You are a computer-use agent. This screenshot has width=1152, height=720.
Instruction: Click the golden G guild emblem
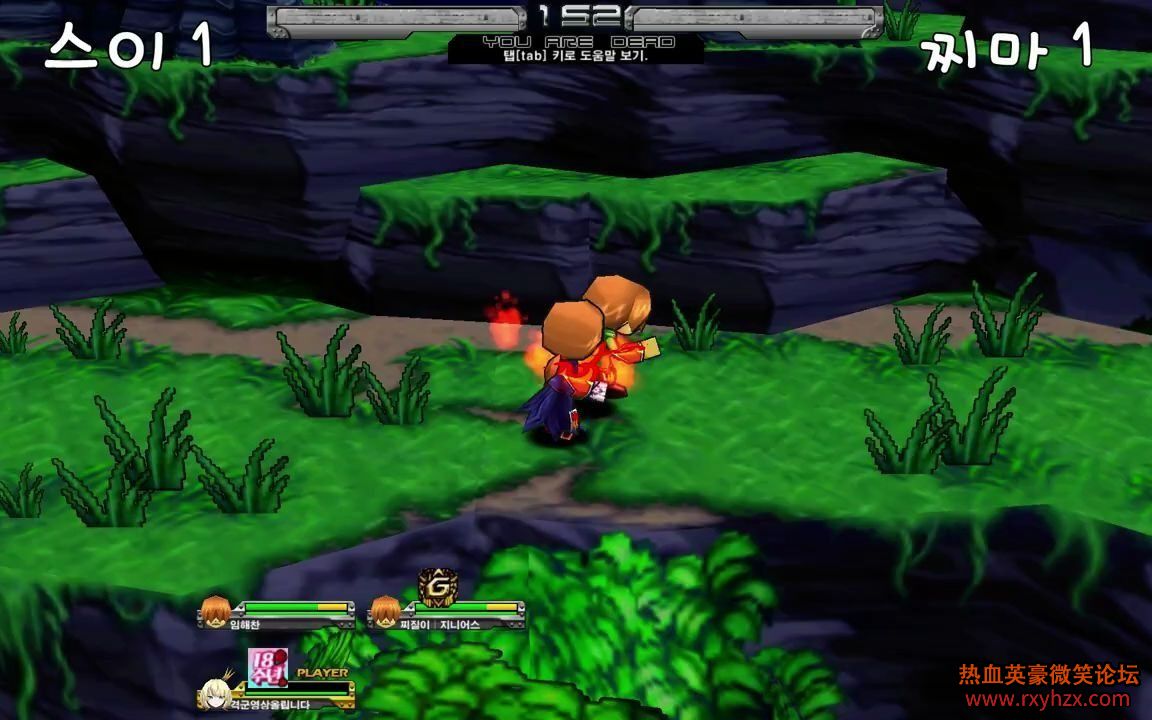pyautogui.click(x=437, y=584)
